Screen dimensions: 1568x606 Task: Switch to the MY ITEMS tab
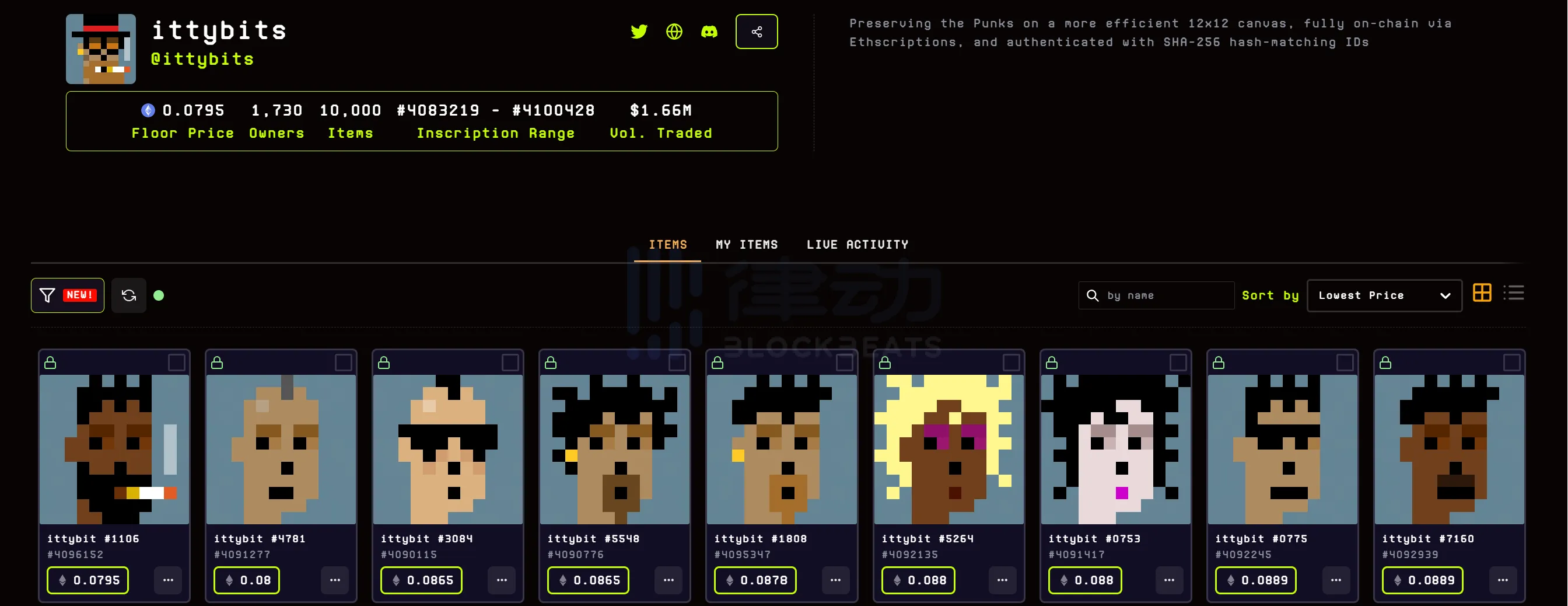click(747, 244)
